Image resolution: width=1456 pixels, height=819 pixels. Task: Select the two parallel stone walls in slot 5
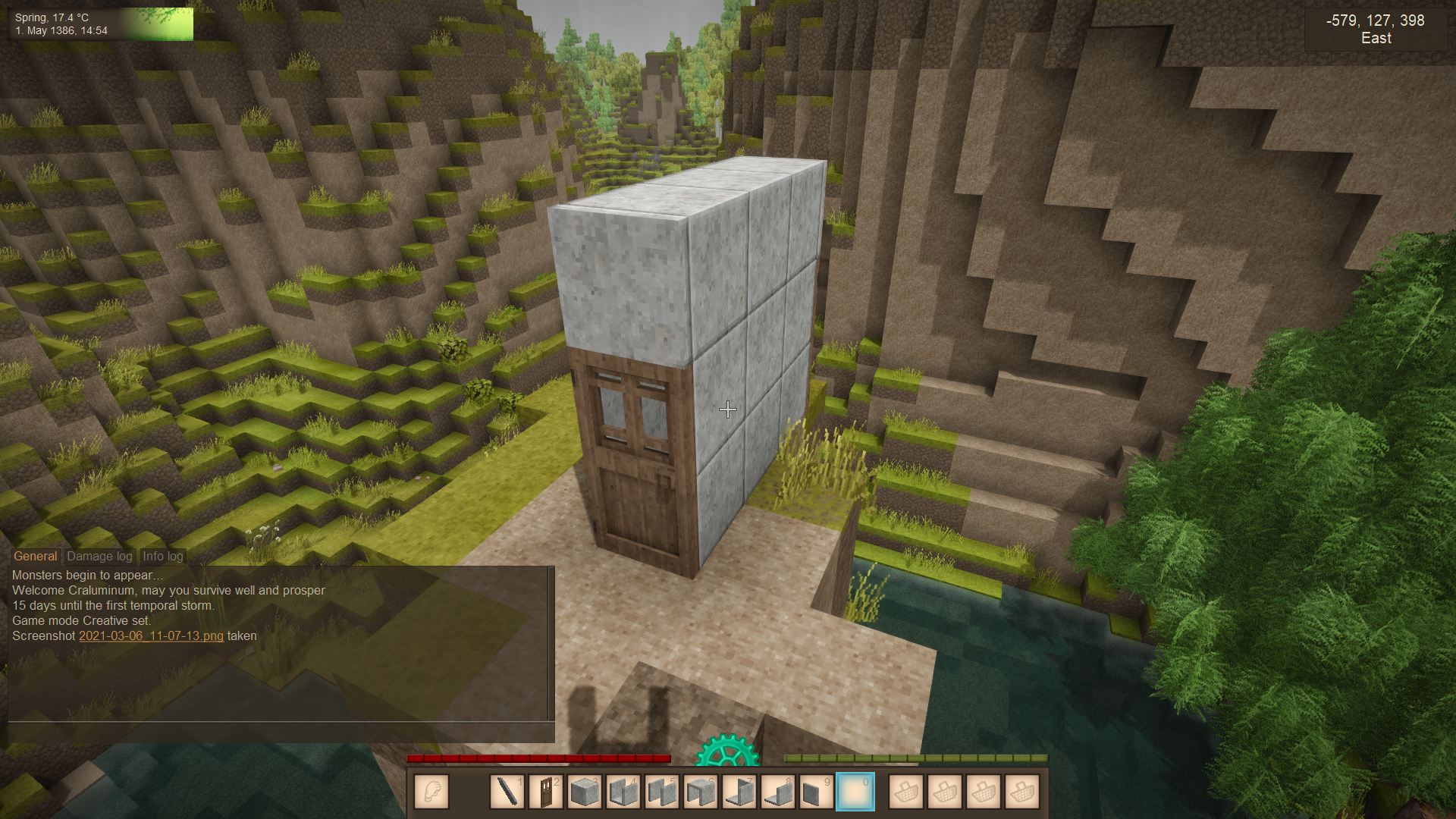[x=661, y=792]
